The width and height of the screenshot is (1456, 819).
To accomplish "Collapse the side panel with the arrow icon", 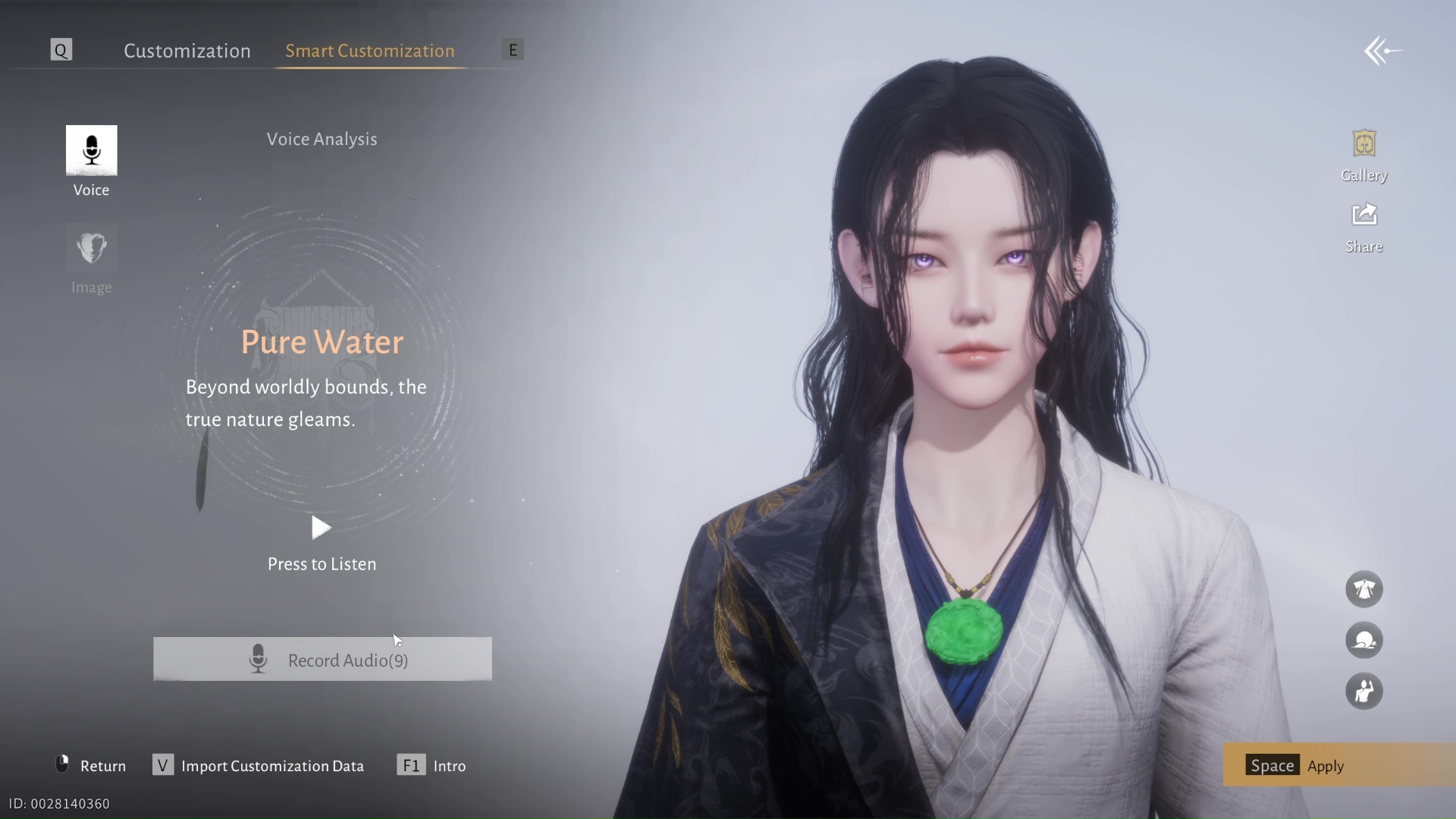I will tap(1382, 52).
